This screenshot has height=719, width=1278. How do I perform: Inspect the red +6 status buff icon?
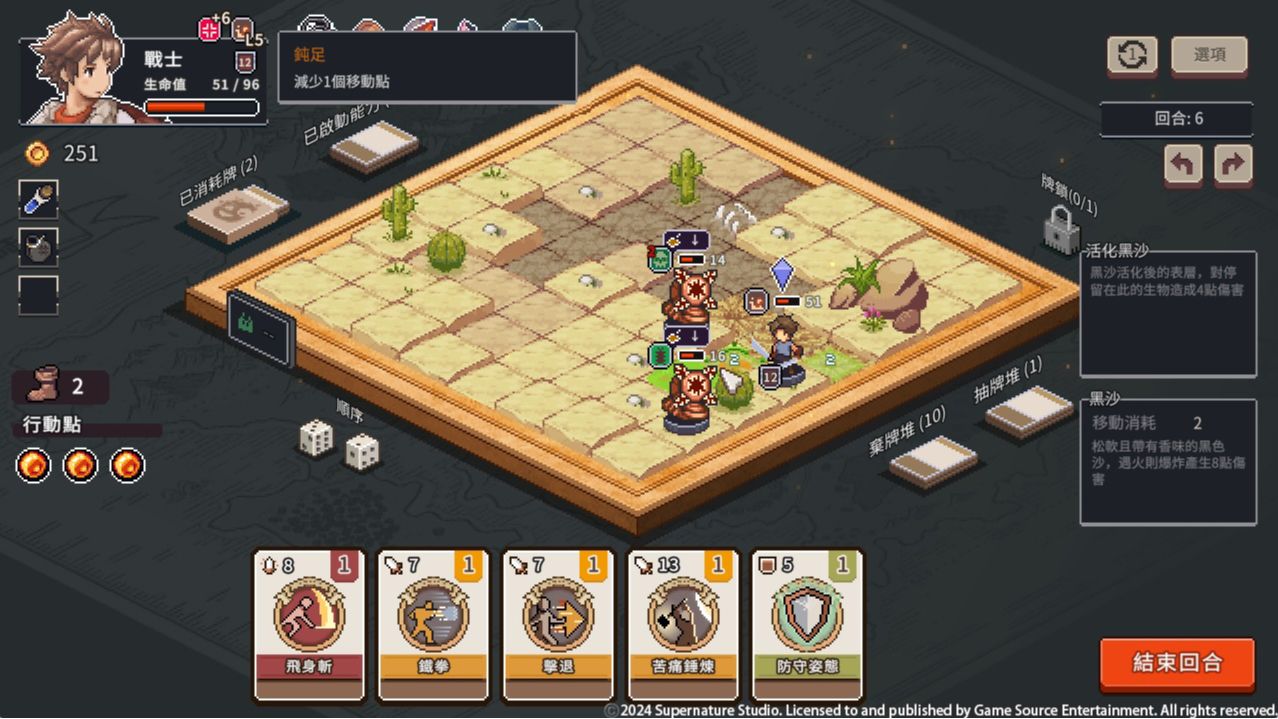[x=210, y=29]
